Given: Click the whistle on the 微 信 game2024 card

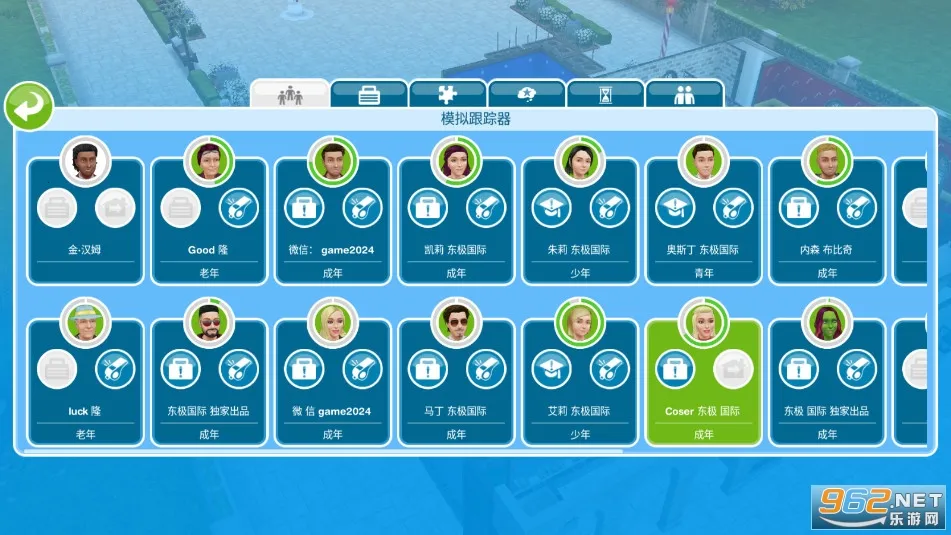Looking at the screenshot, I should [x=362, y=369].
